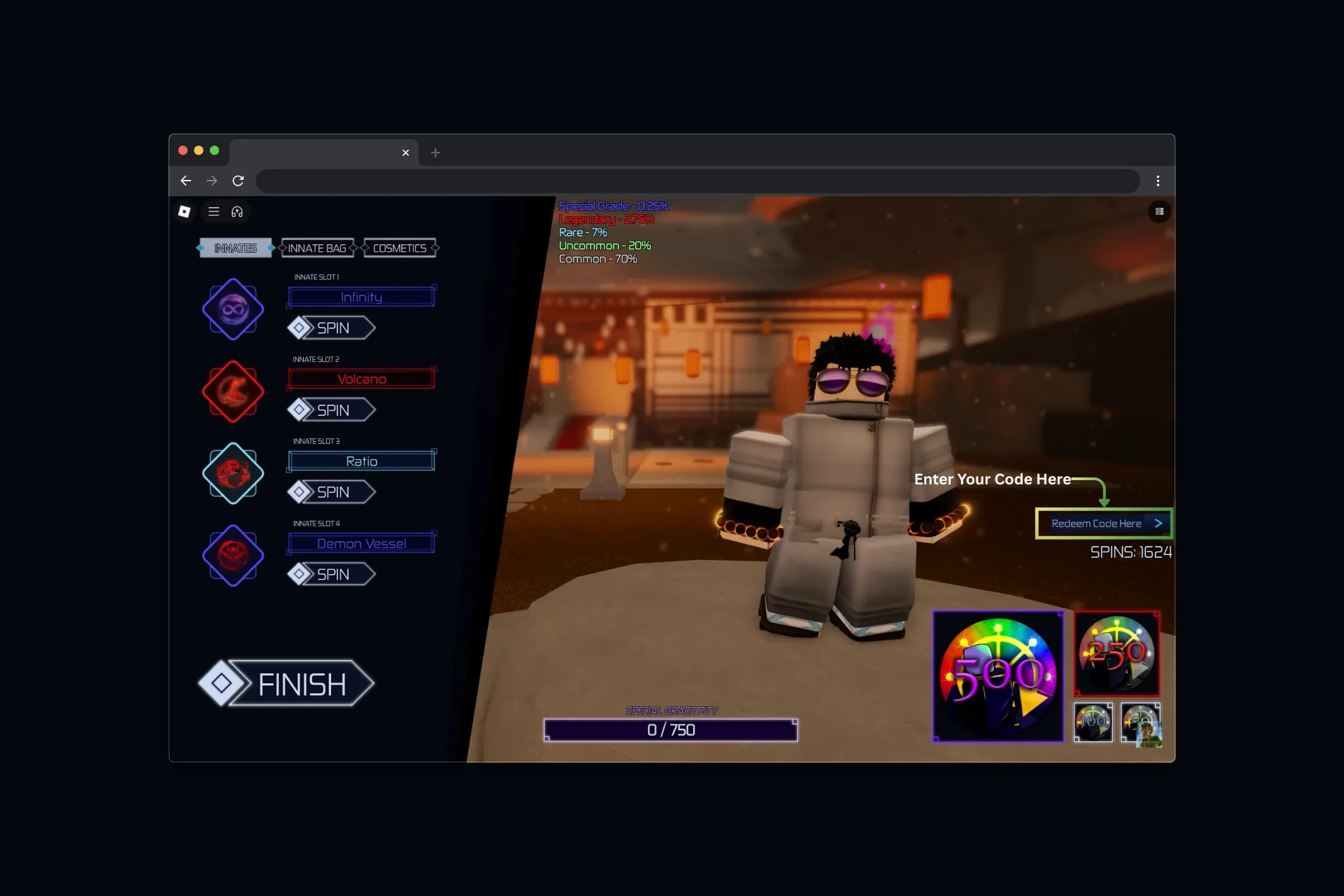Click SPIN under the Infinity slot

pos(331,328)
